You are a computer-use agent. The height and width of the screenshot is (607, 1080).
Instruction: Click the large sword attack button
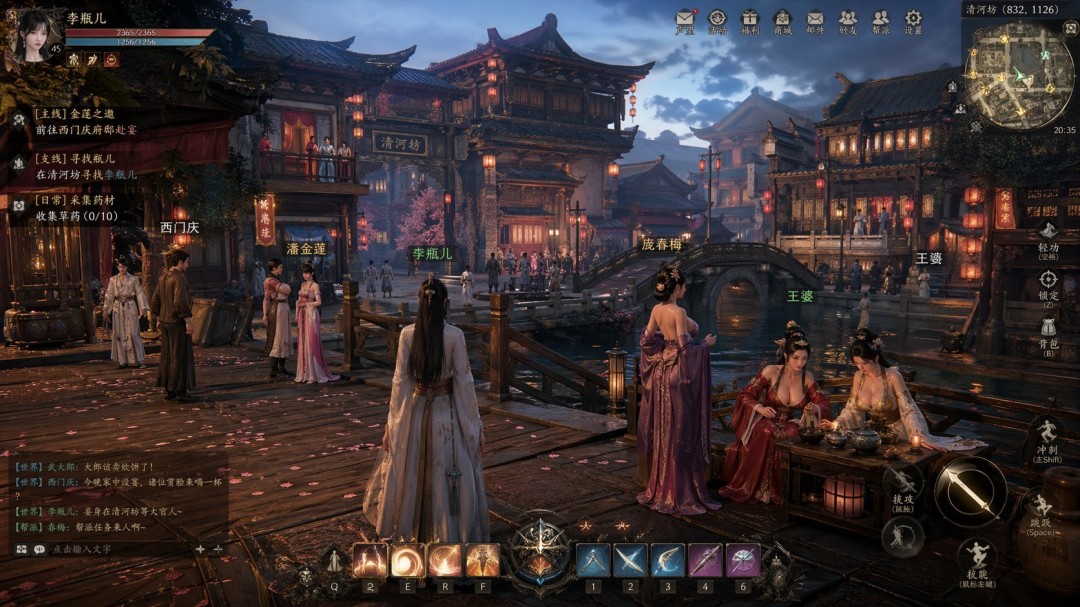(969, 490)
